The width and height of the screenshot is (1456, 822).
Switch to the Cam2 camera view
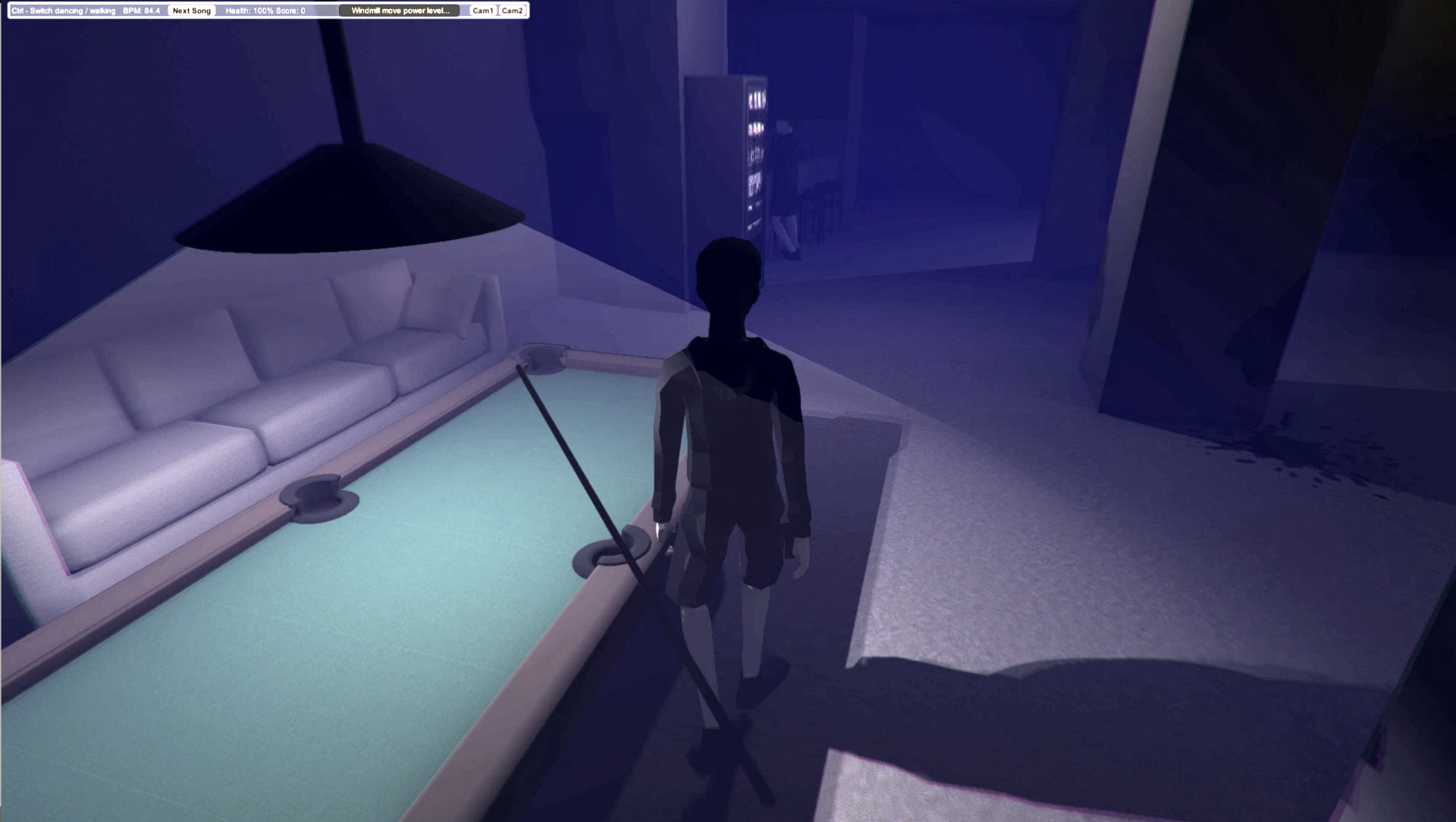coord(513,11)
